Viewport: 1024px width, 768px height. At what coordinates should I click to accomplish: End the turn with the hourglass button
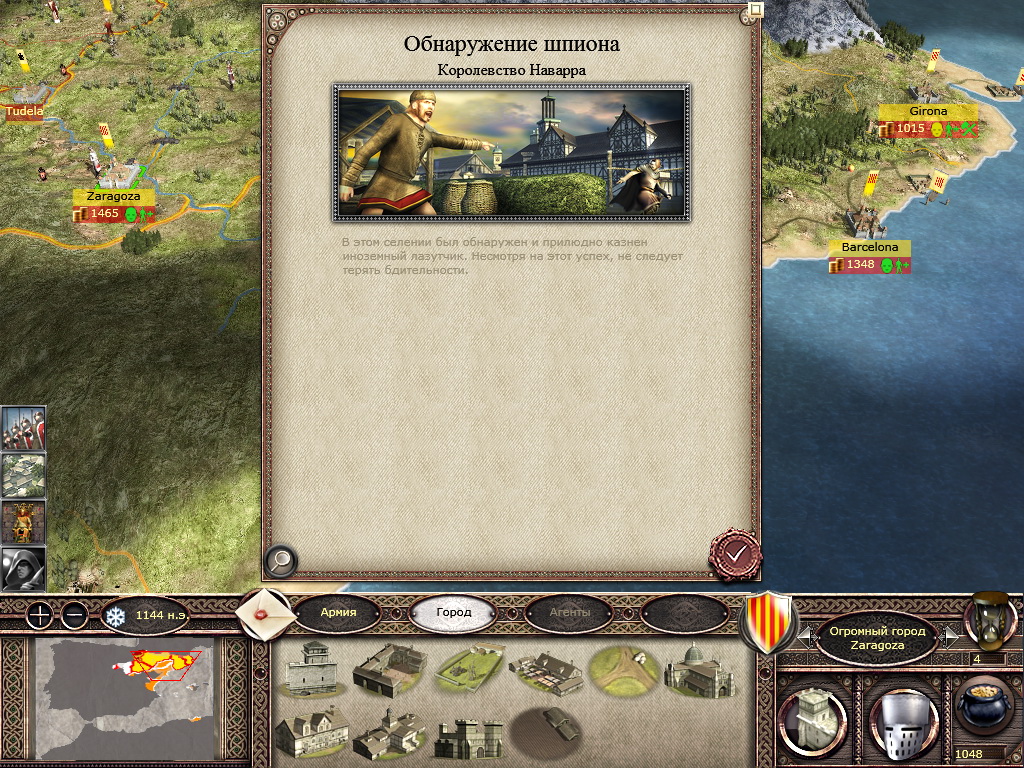[989, 619]
